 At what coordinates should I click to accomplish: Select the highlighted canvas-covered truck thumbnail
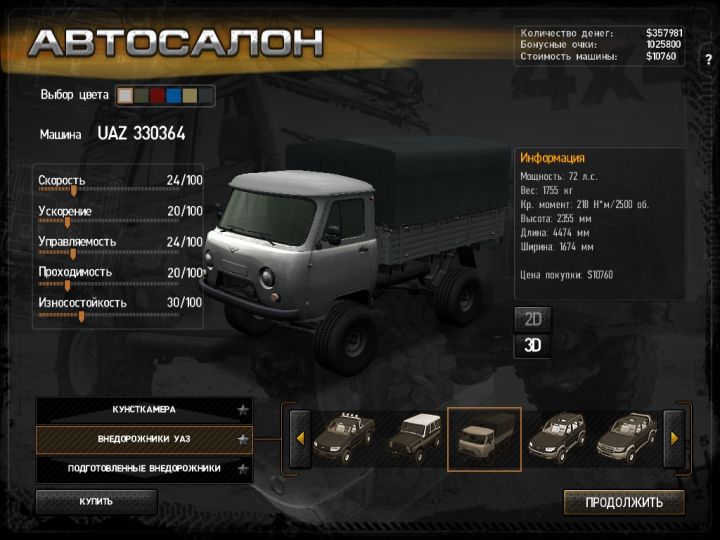click(x=484, y=438)
